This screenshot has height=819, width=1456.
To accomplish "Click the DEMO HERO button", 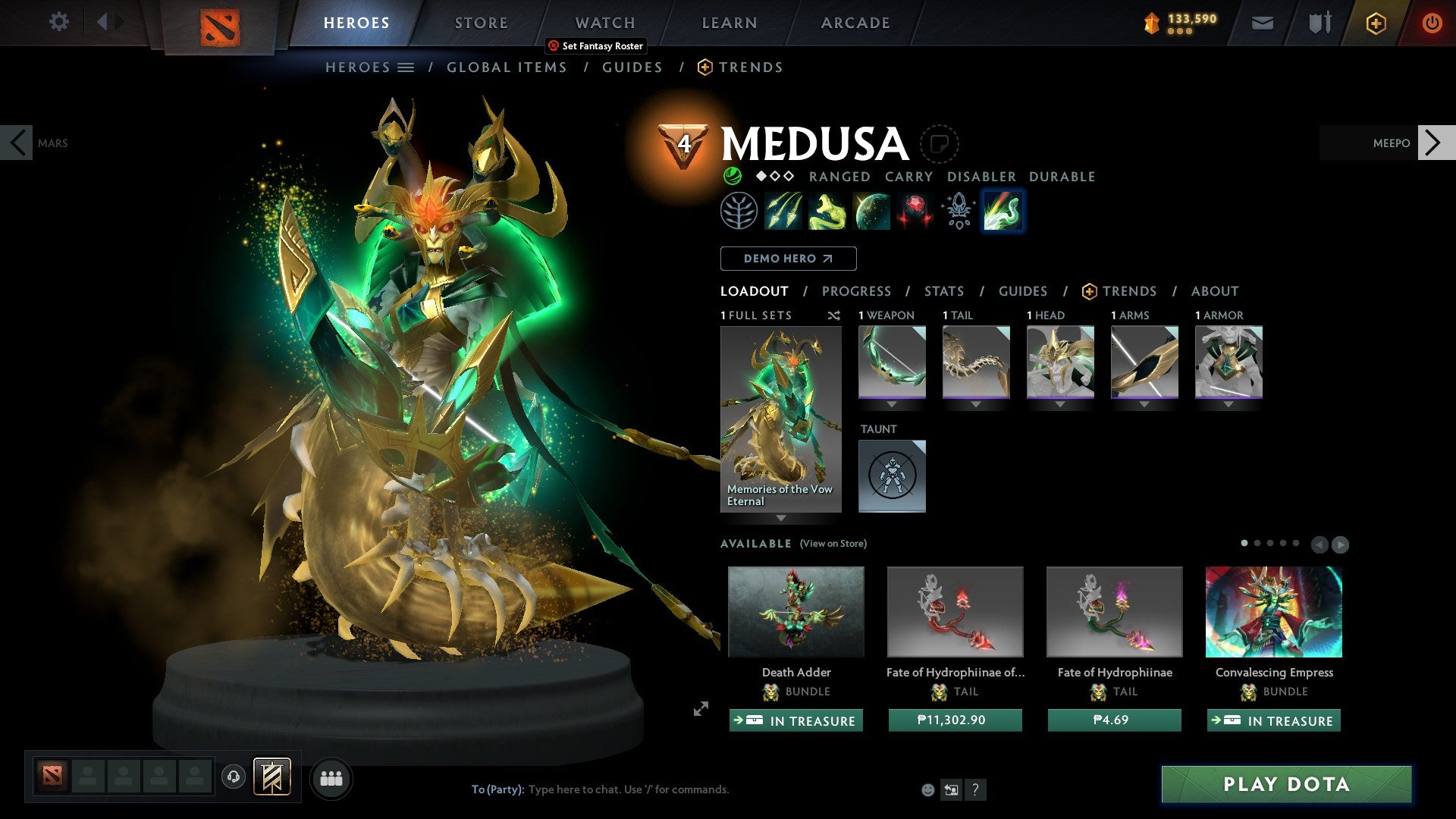I will pyautogui.click(x=788, y=259).
